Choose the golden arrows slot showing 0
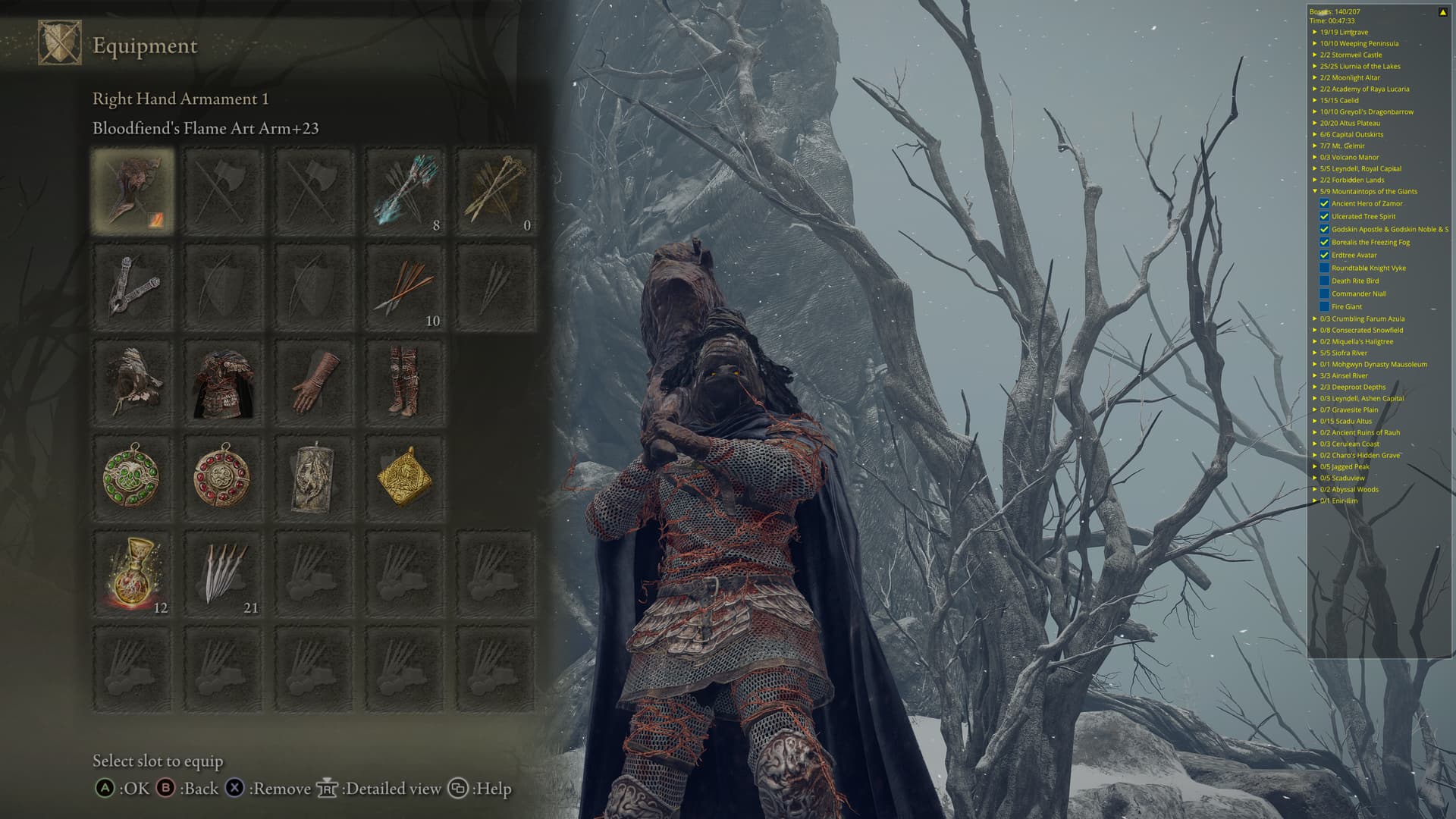1456x819 pixels. (496, 190)
